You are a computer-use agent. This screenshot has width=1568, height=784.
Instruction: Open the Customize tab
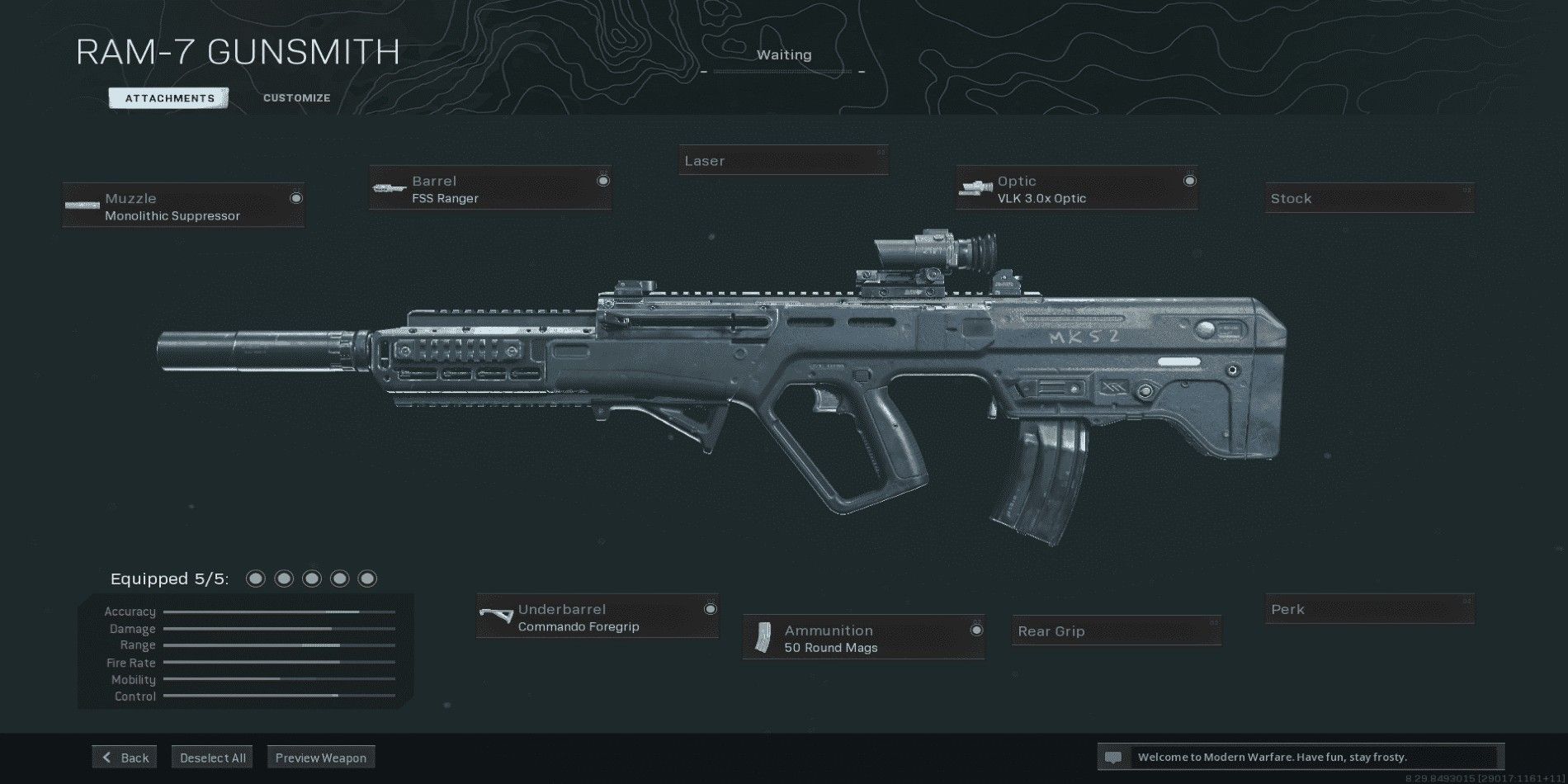pyautogui.click(x=296, y=98)
